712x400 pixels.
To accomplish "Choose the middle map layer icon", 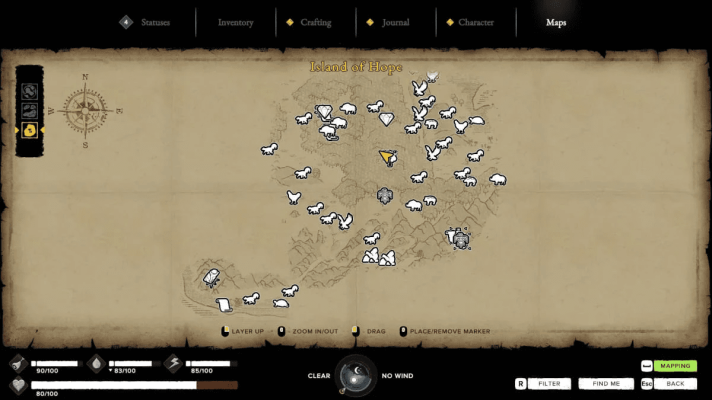I will tap(30, 111).
